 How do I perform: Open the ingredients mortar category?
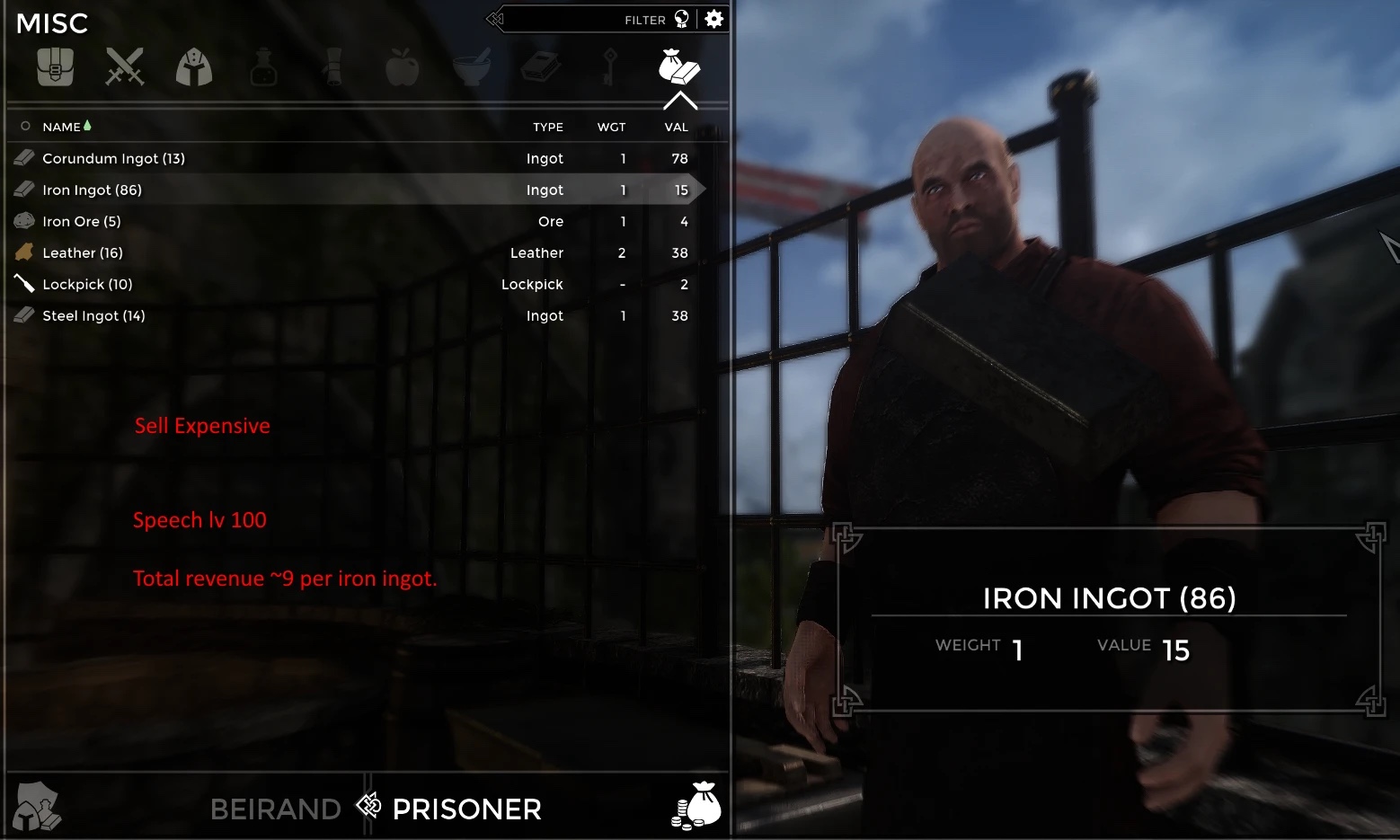coord(472,67)
